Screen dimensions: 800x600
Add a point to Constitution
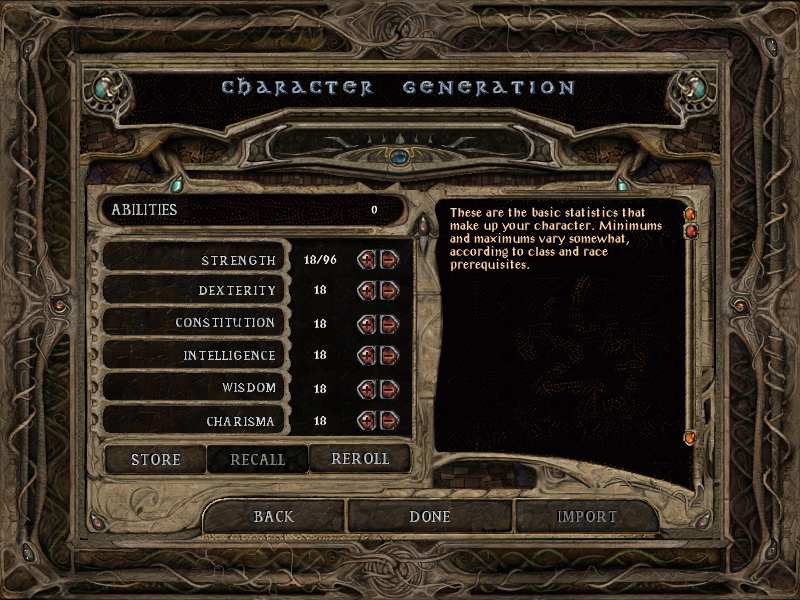pos(367,324)
